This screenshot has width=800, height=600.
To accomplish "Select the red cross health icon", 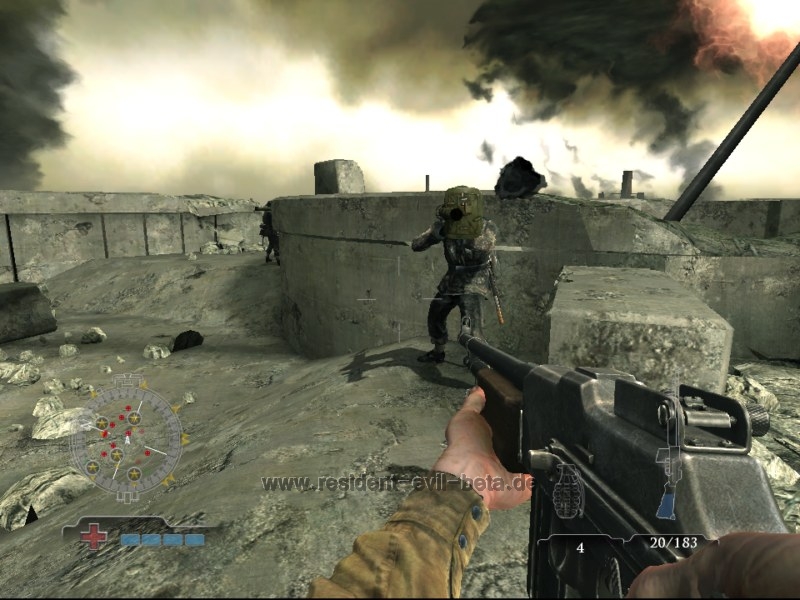I will [x=95, y=537].
